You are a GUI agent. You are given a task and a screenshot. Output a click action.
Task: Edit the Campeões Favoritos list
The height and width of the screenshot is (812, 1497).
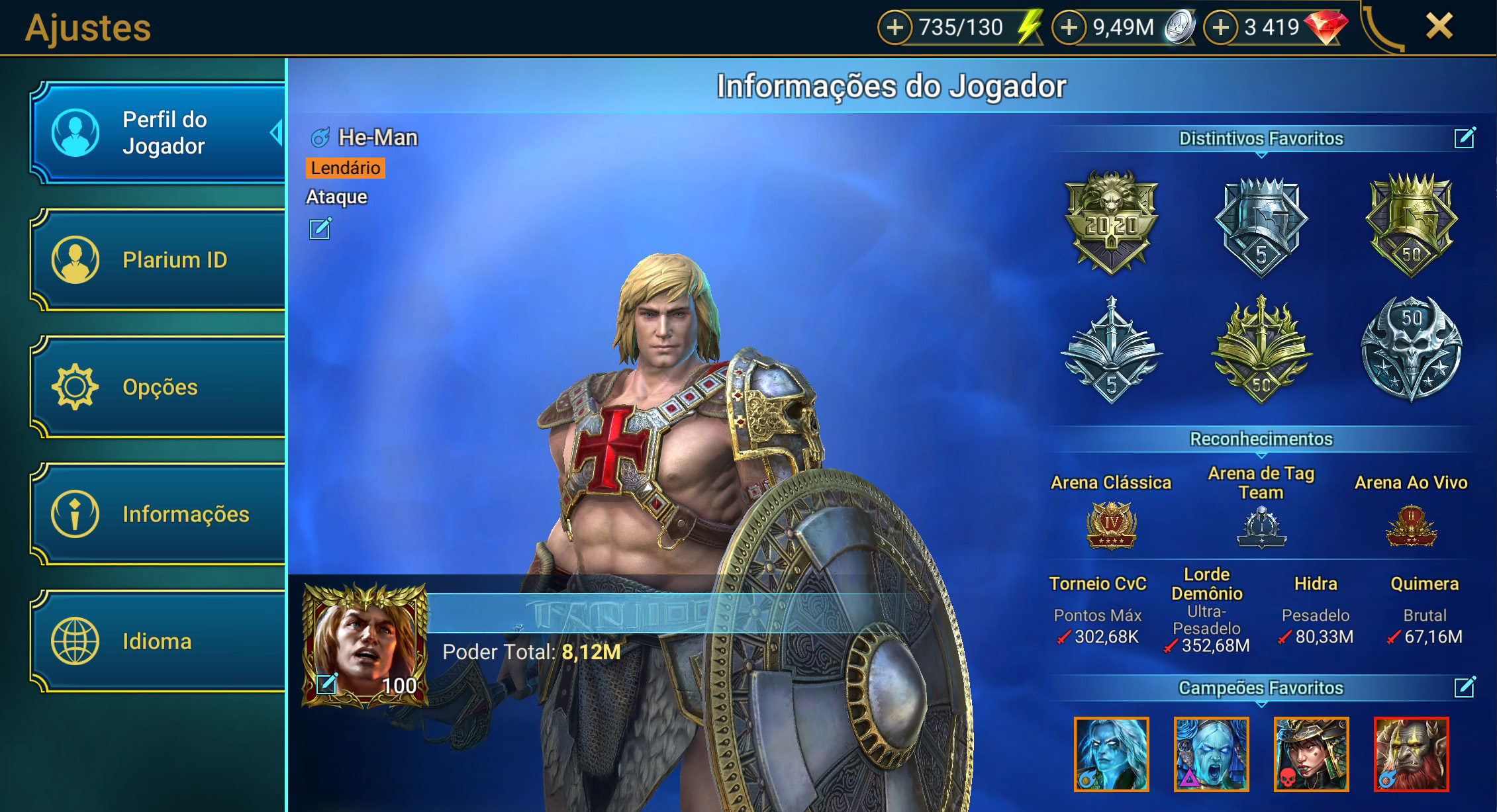click(x=1464, y=688)
